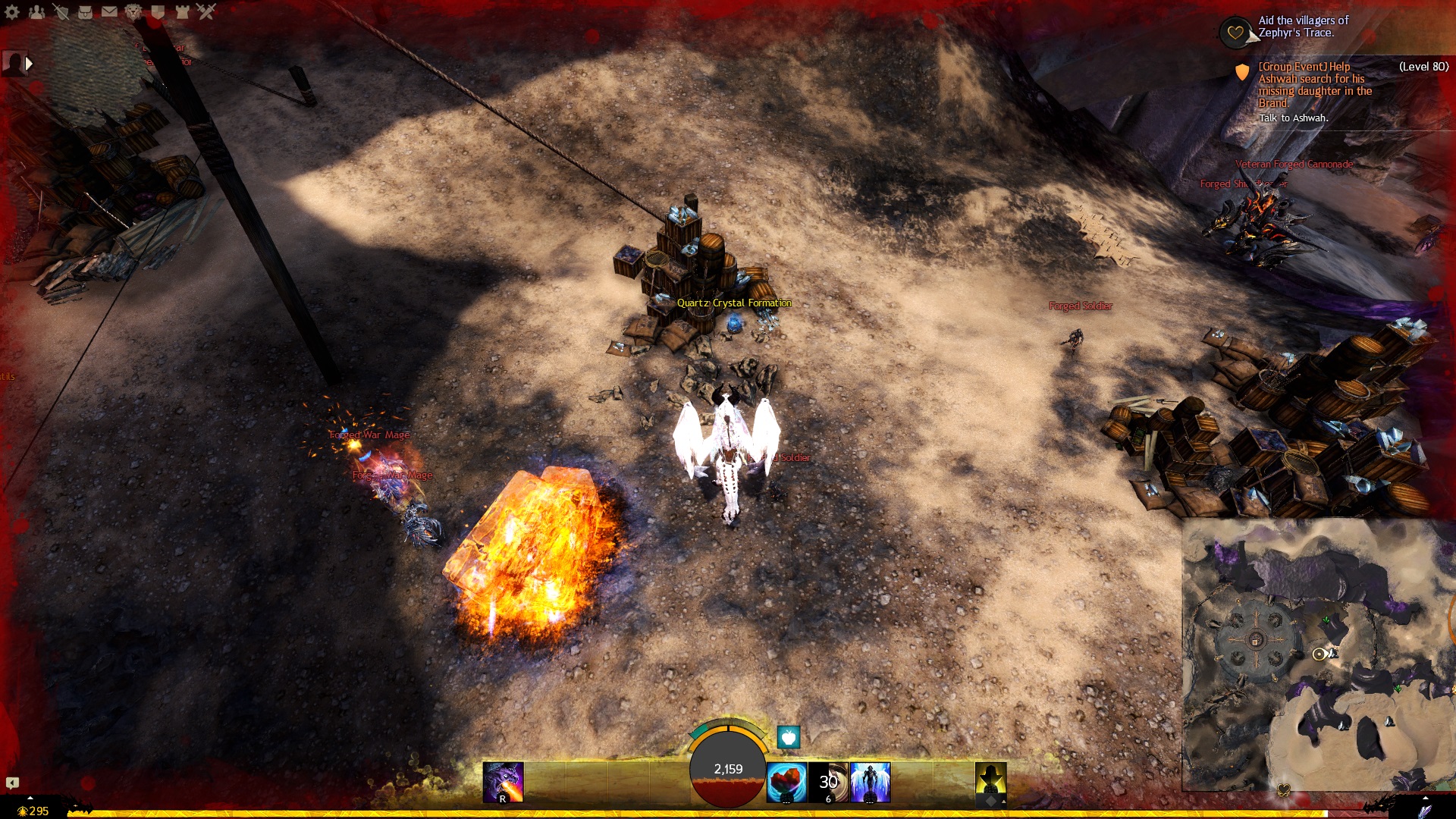
Task: Open the lion head trading post icon
Action: pos(133,11)
